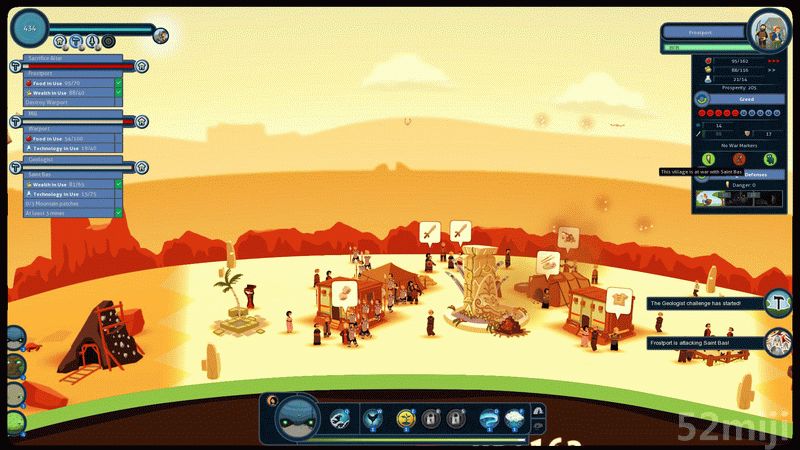
Task: Click the rock giant portrait at timer bar end
Action: pos(161,36)
